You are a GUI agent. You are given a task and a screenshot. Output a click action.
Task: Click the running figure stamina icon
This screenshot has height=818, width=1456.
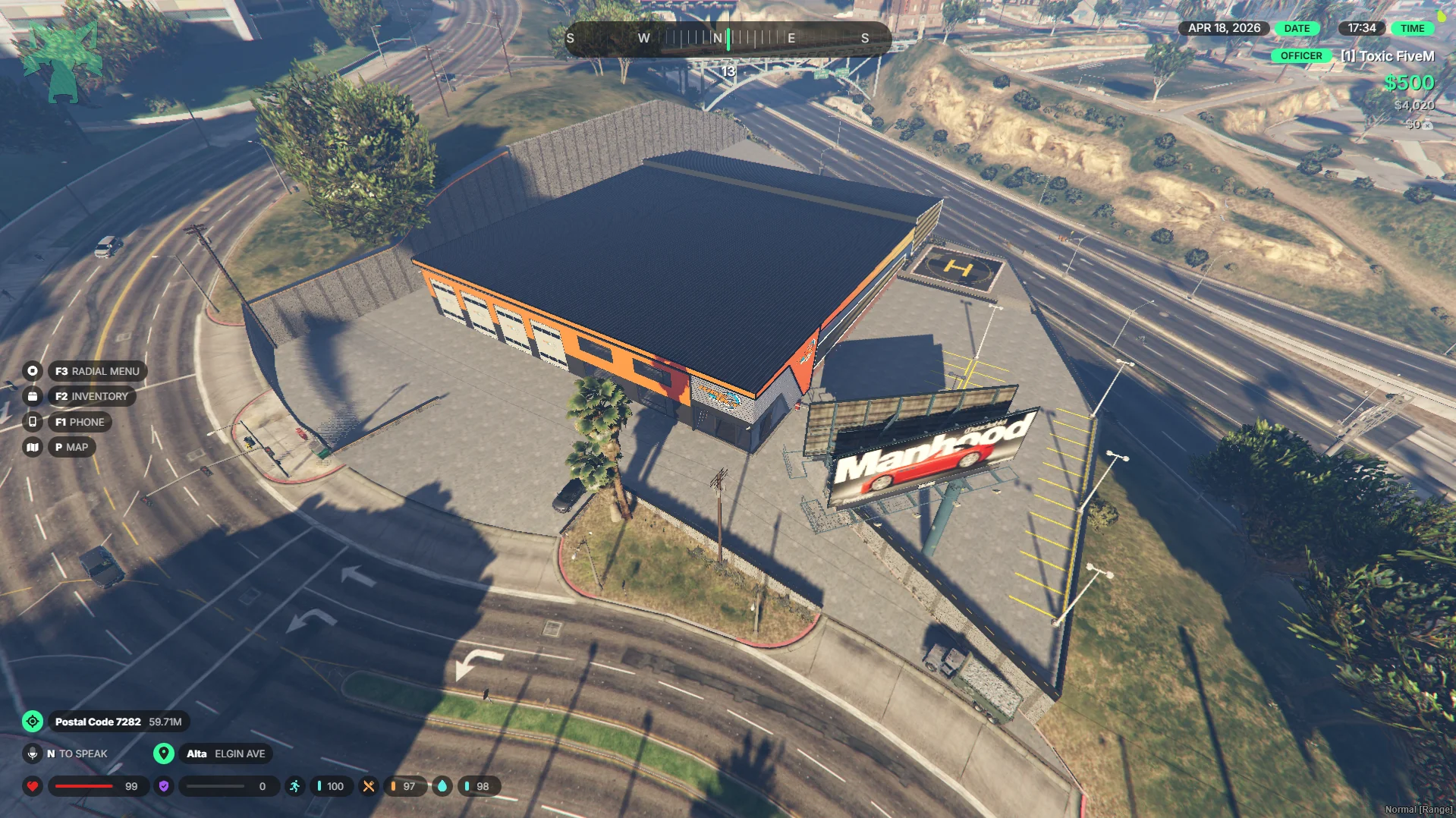[294, 786]
